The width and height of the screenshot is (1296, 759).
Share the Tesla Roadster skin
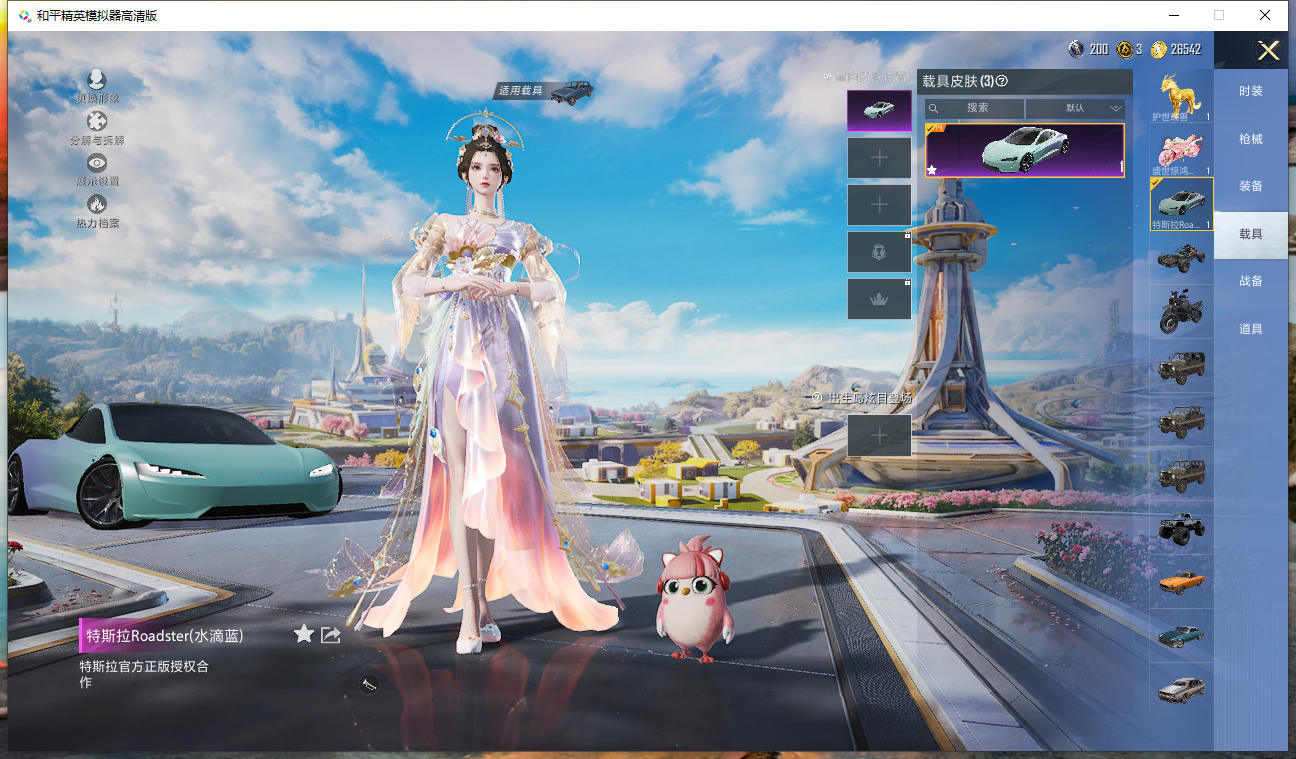point(331,635)
